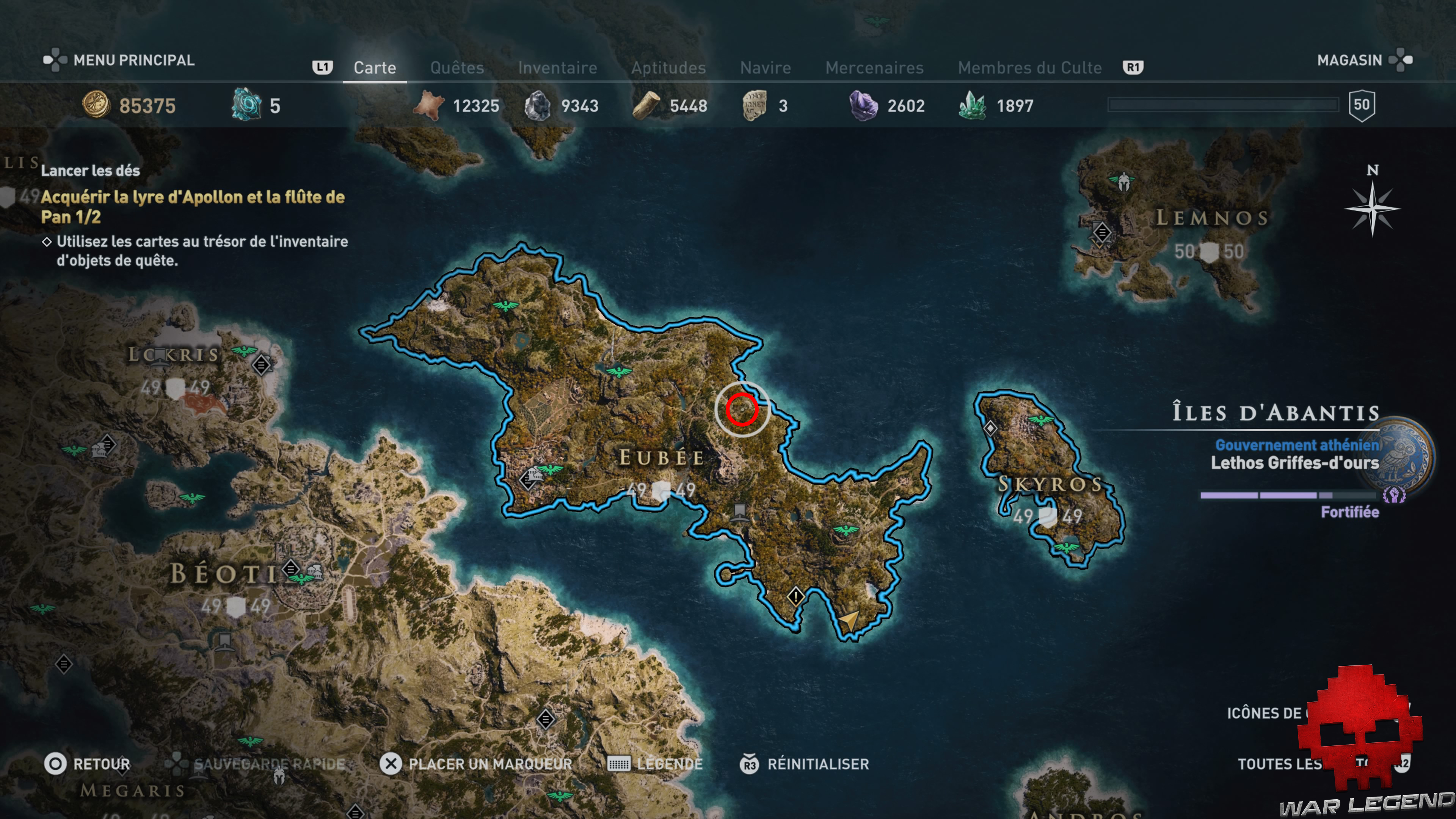Go to the Navire tab
1456x819 pixels.
(x=765, y=68)
